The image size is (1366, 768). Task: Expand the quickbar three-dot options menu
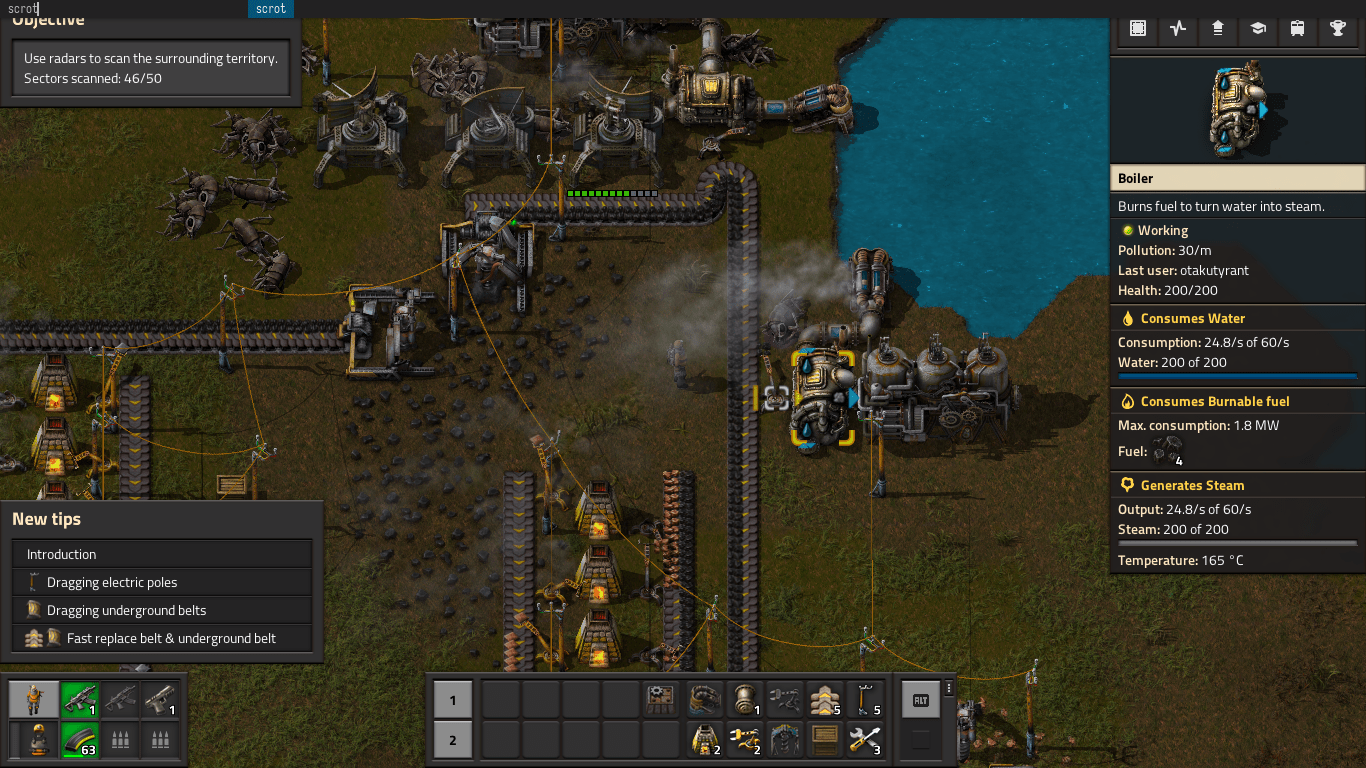pos(948,686)
